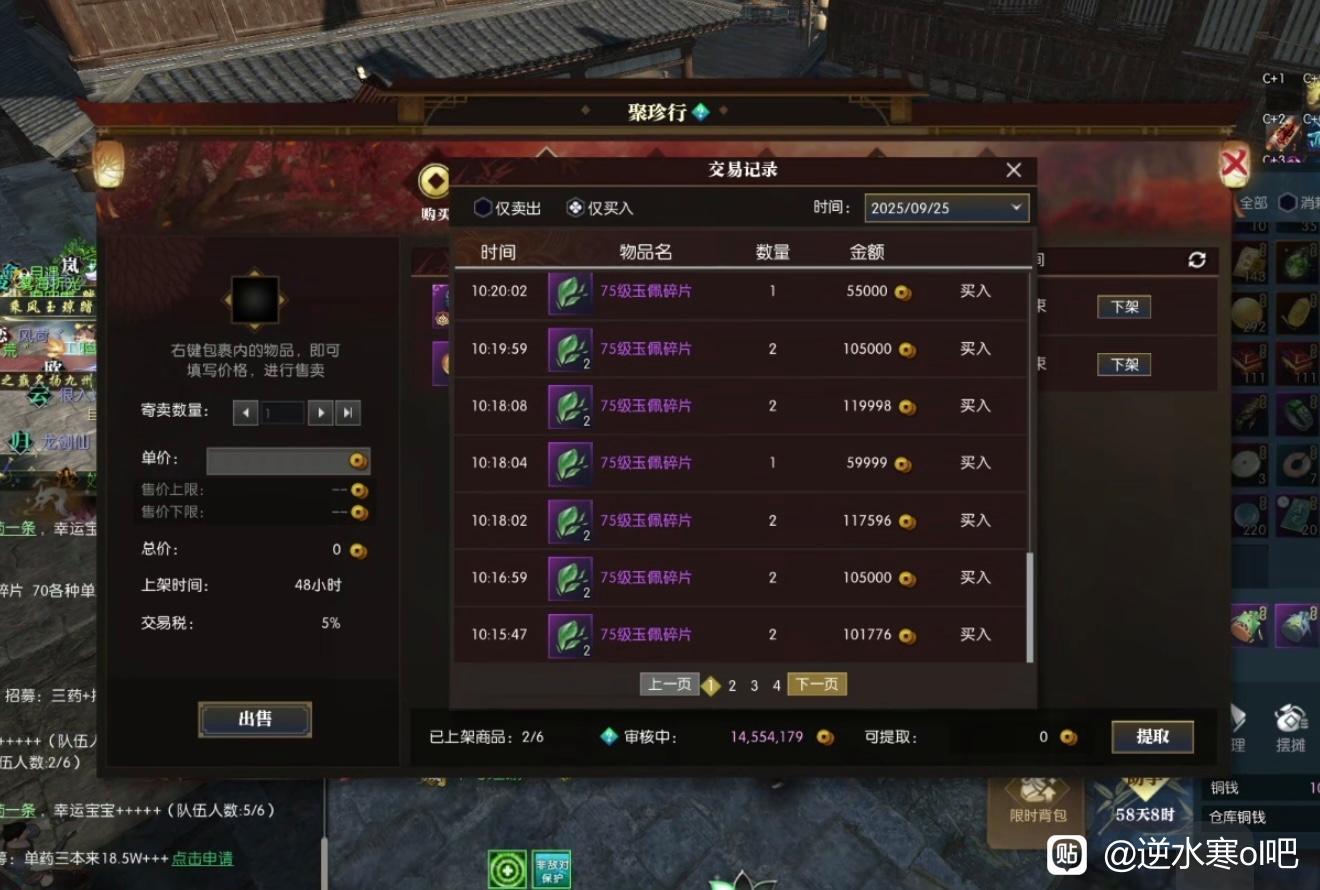Open the 时间 date dropdown showing 2025/09/25

point(946,208)
